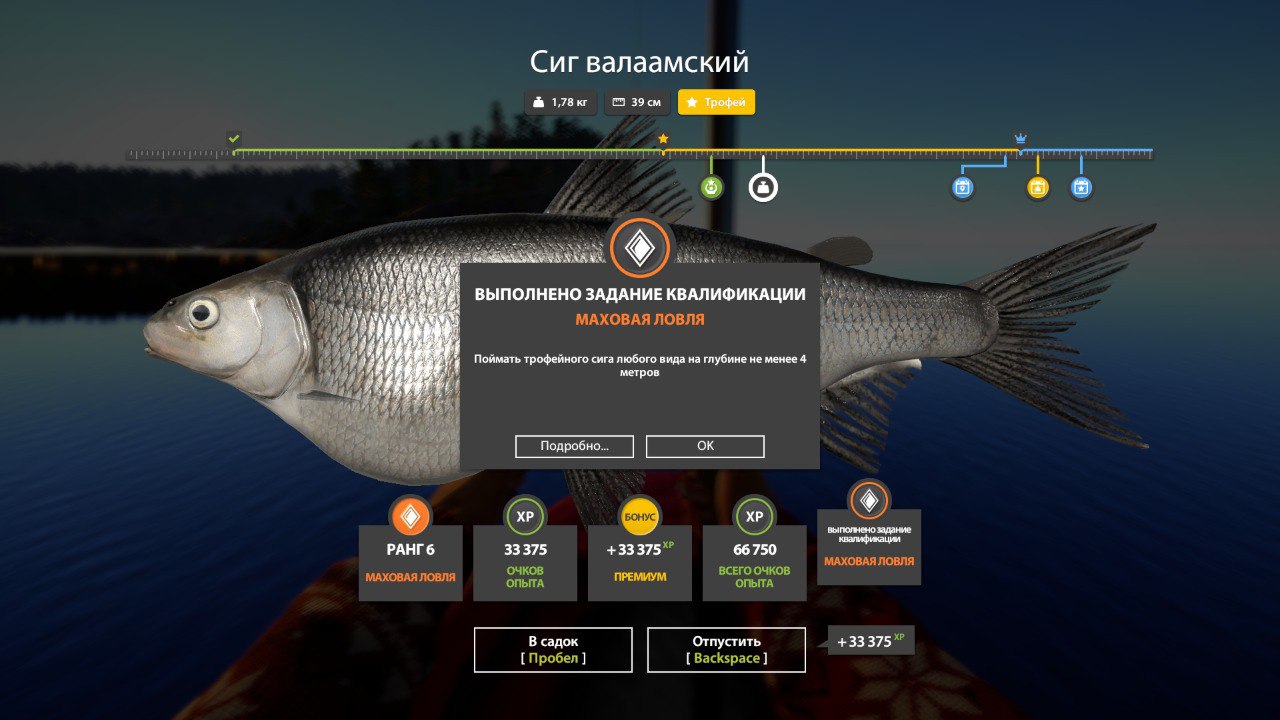This screenshot has width=1280, height=720.
Task: Select the white weight marker on the scale
Action: point(763,187)
